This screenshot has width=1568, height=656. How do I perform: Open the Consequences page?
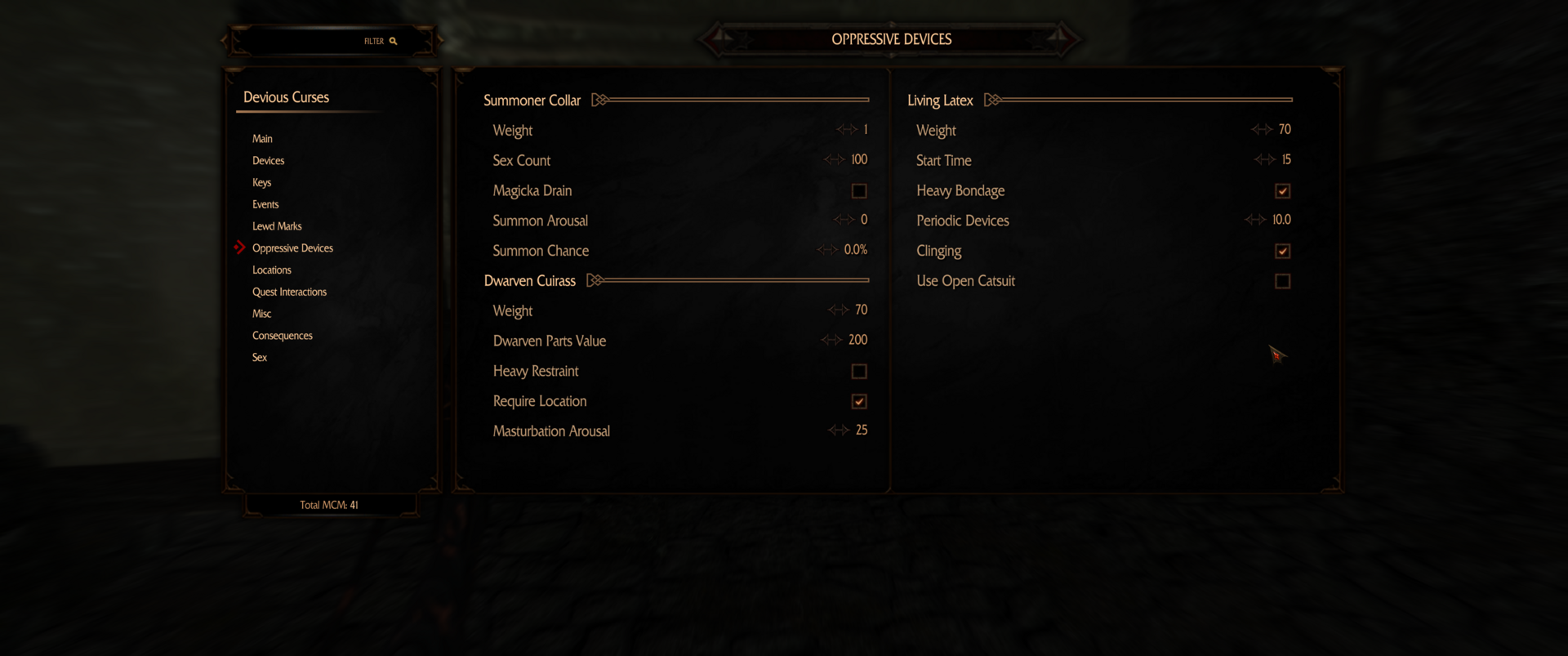point(282,335)
